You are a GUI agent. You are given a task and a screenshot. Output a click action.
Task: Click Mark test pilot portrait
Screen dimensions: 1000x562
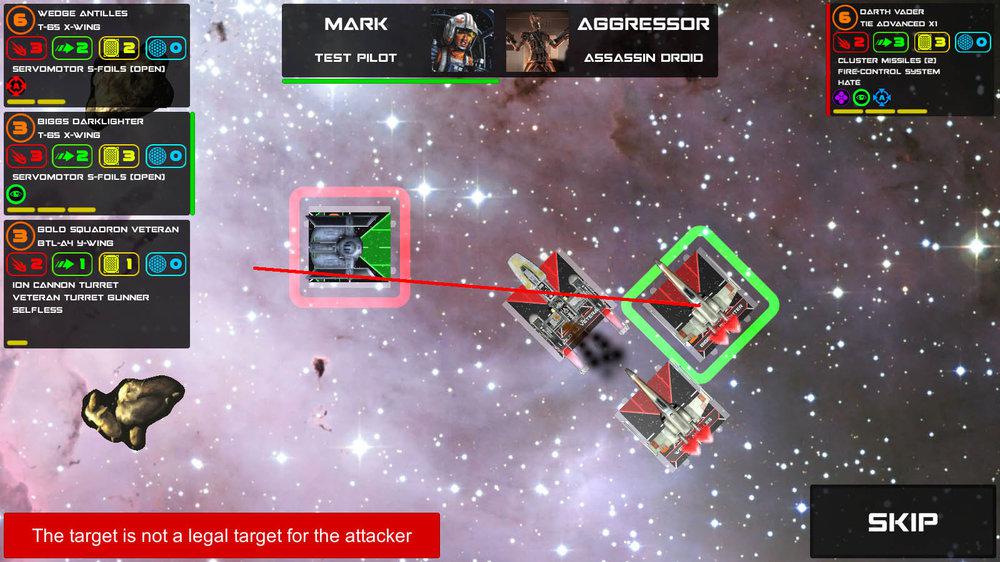[x=462, y=40]
